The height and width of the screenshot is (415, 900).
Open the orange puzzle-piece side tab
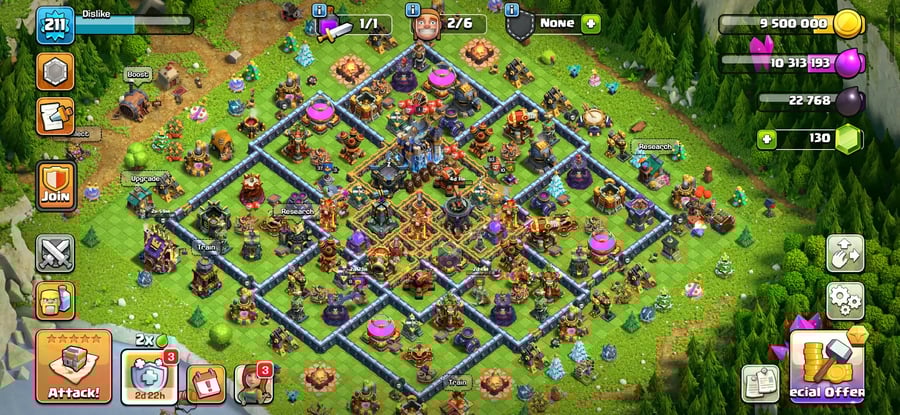pyautogui.click(x=53, y=116)
